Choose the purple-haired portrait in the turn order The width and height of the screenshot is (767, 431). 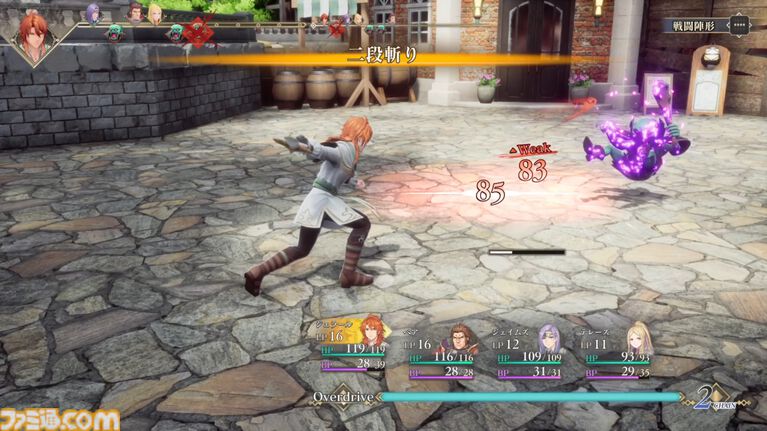(x=93, y=13)
